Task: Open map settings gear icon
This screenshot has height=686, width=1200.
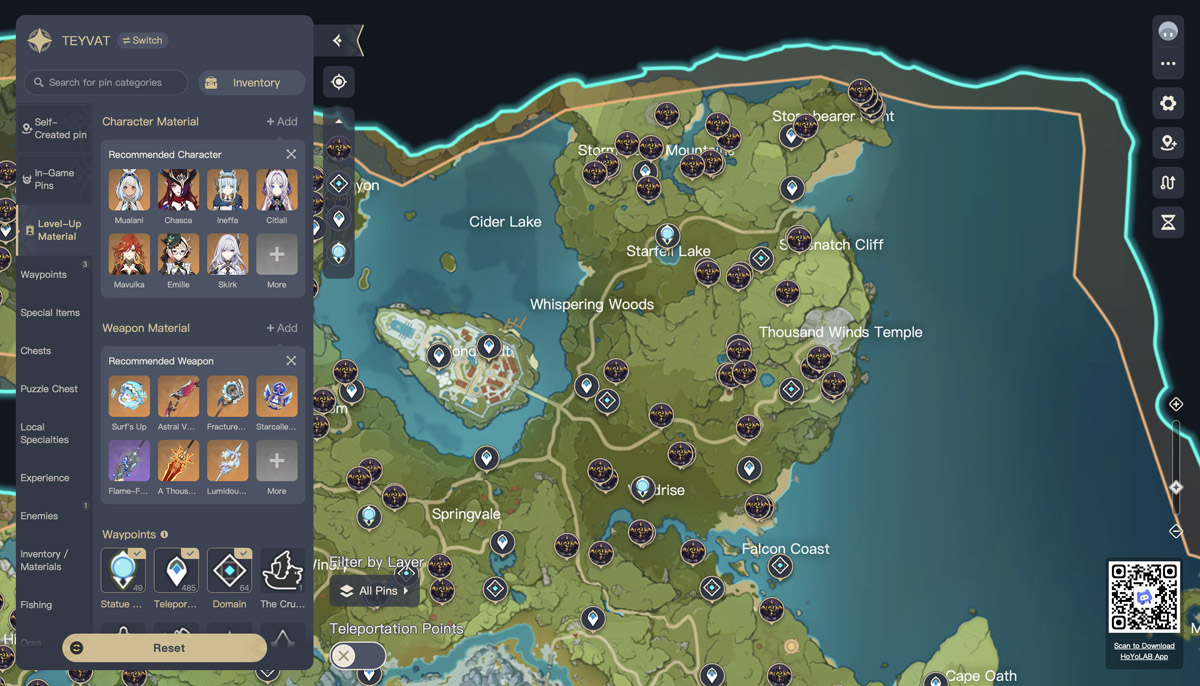Action: (1168, 103)
